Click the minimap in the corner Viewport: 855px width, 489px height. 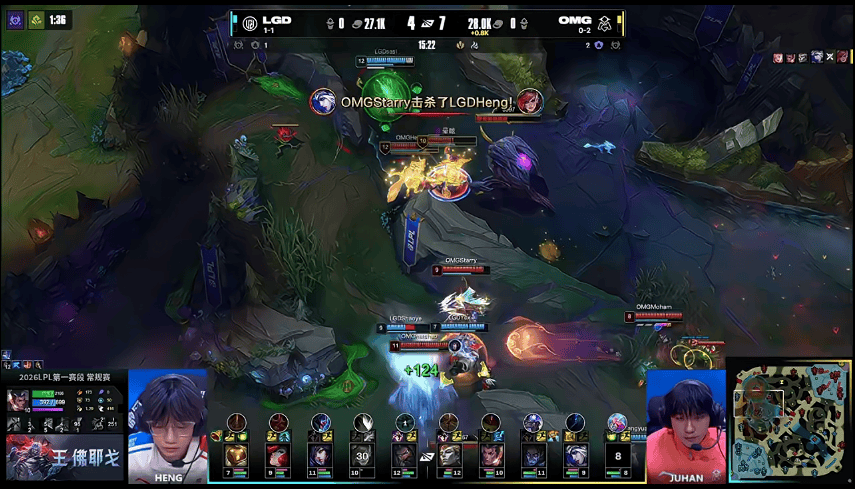pyautogui.click(x=791, y=422)
